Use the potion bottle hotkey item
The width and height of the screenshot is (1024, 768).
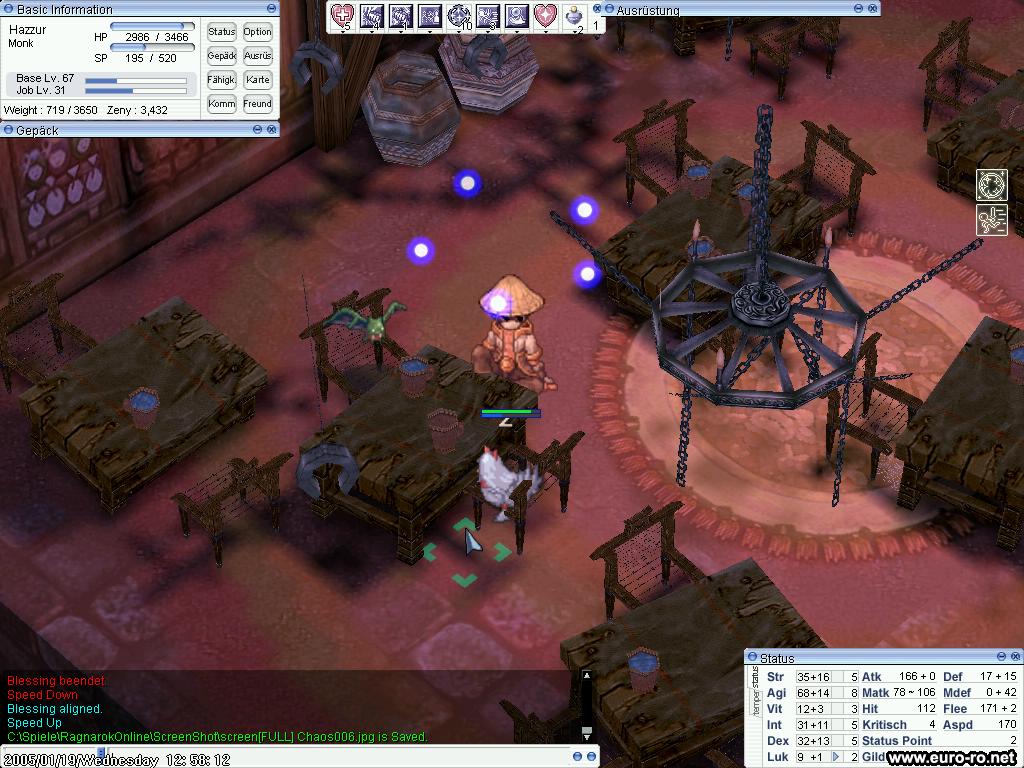pyautogui.click(x=574, y=16)
